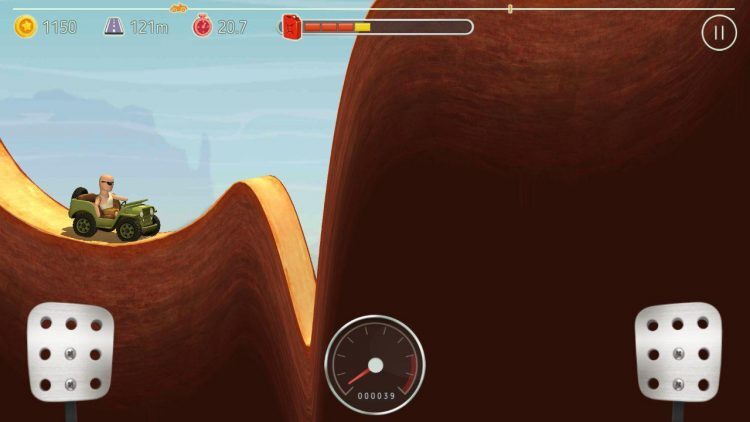Hit the gas pedal on the right
Image resolution: width=750 pixels, height=422 pixels.
pyautogui.click(x=677, y=351)
